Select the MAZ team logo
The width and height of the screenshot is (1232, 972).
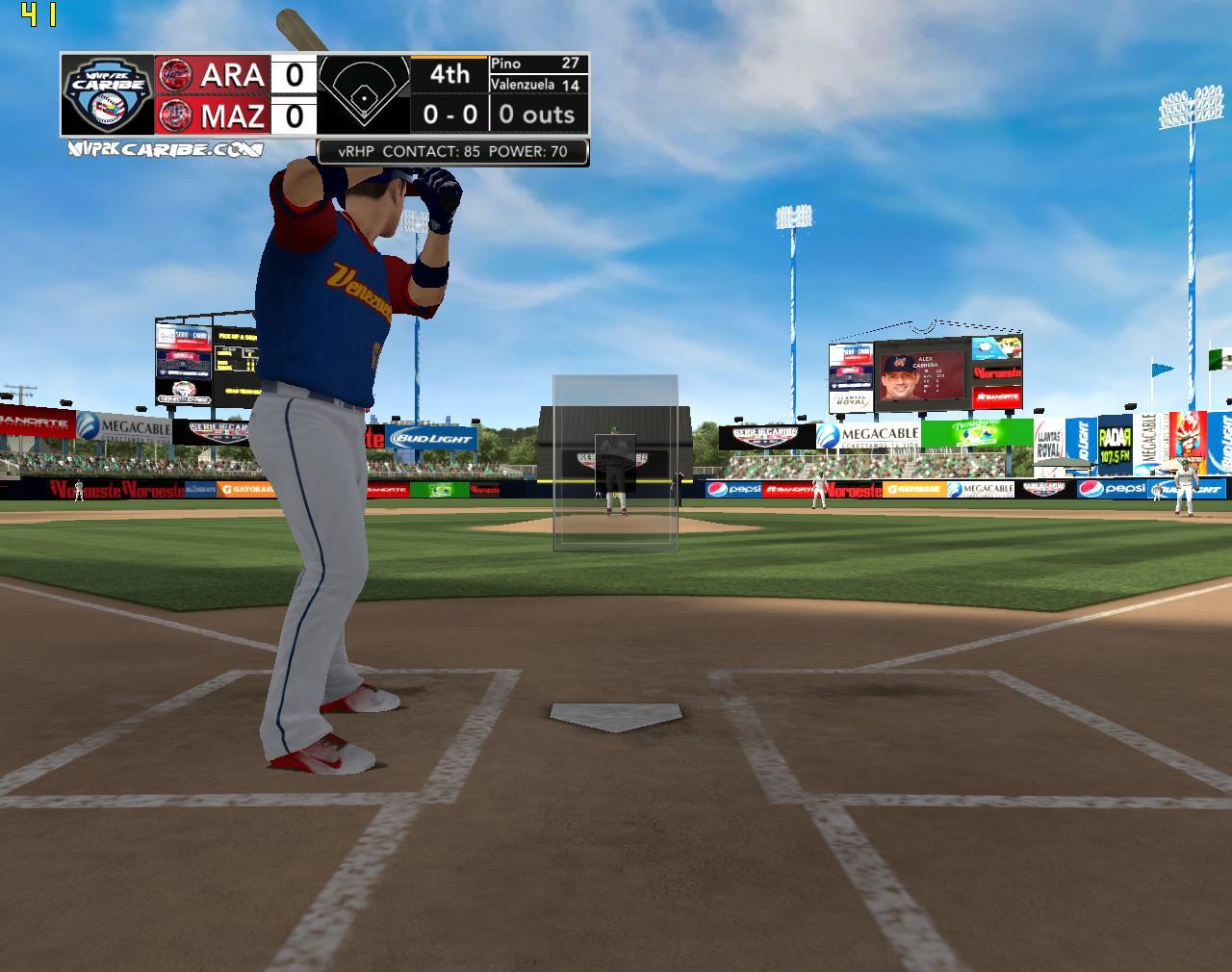(174, 116)
